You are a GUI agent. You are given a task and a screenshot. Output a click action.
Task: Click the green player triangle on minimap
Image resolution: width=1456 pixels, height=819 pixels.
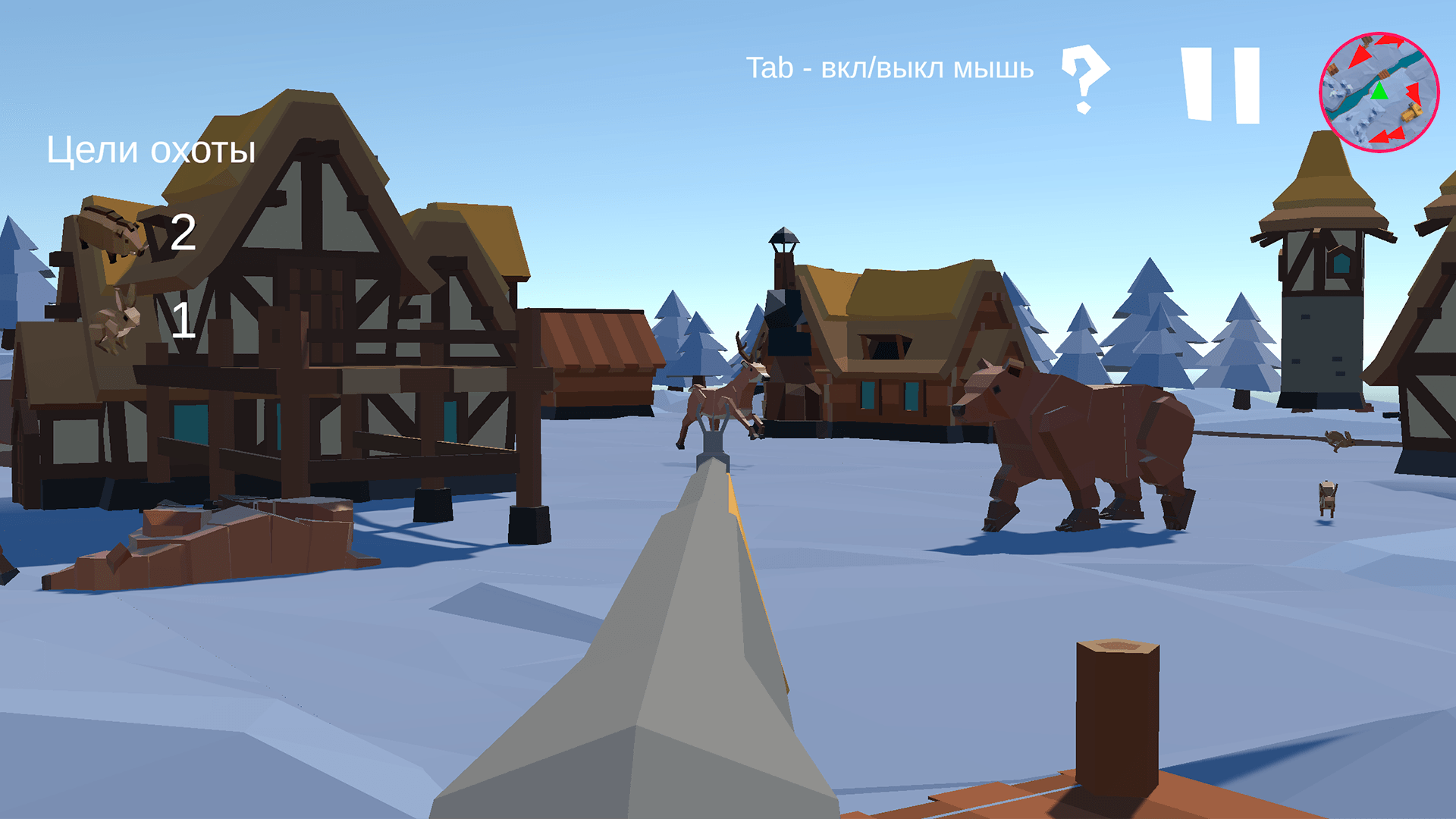[x=1379, y=93]
